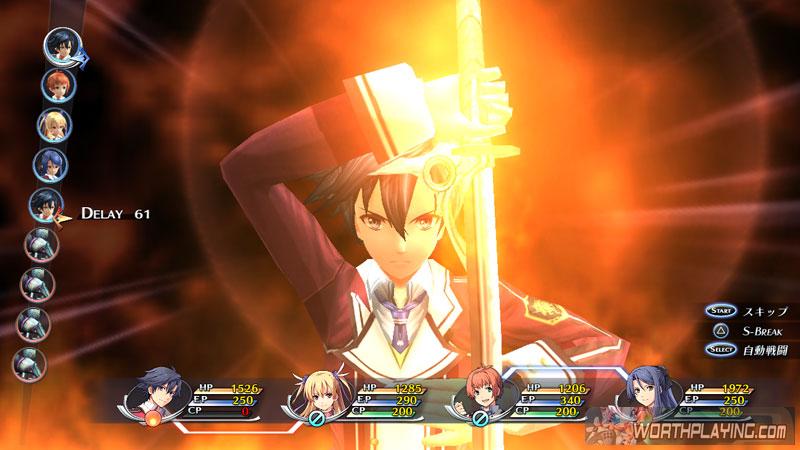This screenshot has width=800, height=450.
Task: Select Rean's current-turn portrait in turn order
Action: pos(62,46)
